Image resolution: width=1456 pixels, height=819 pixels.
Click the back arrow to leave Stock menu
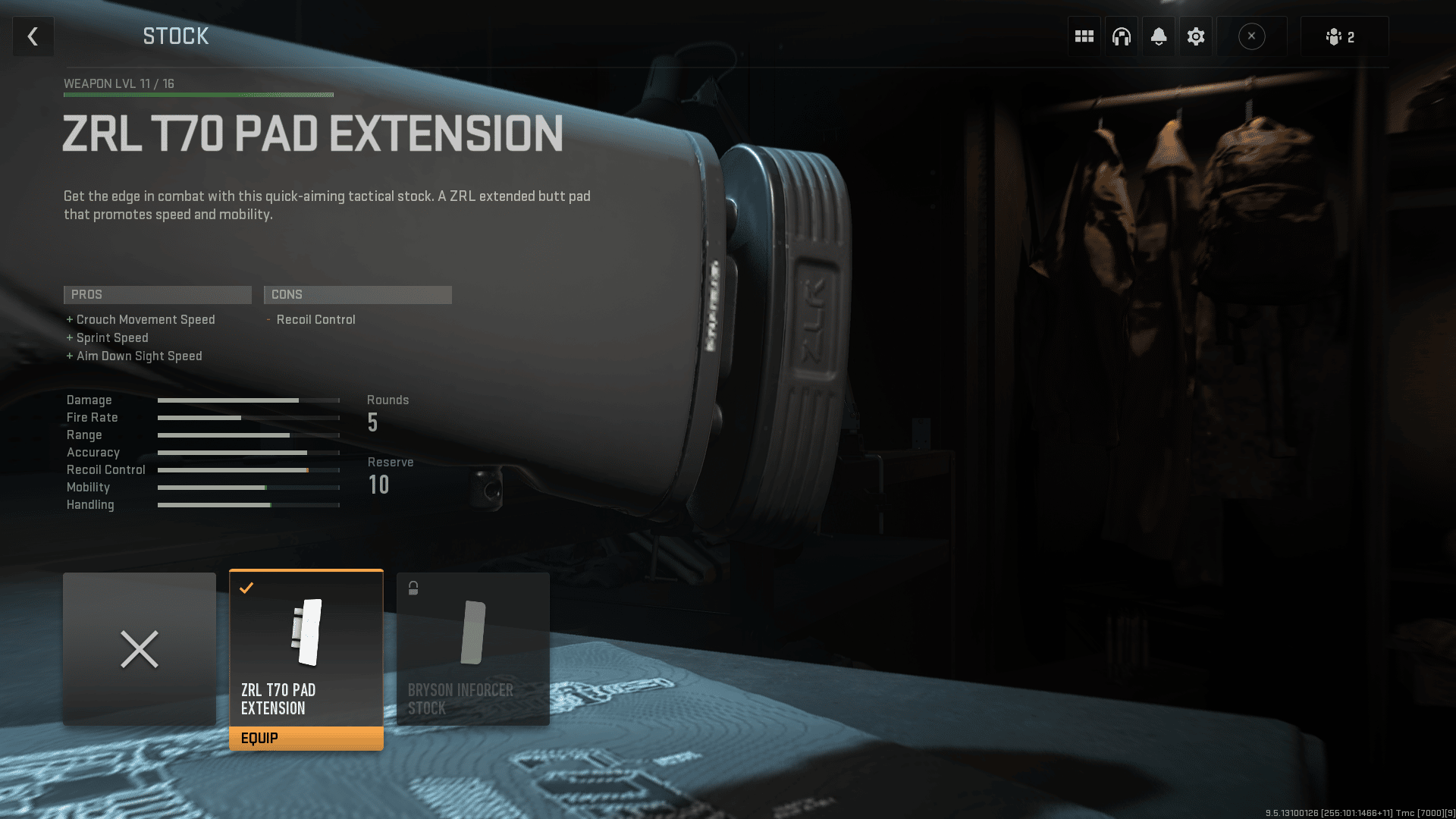(33, 36)
